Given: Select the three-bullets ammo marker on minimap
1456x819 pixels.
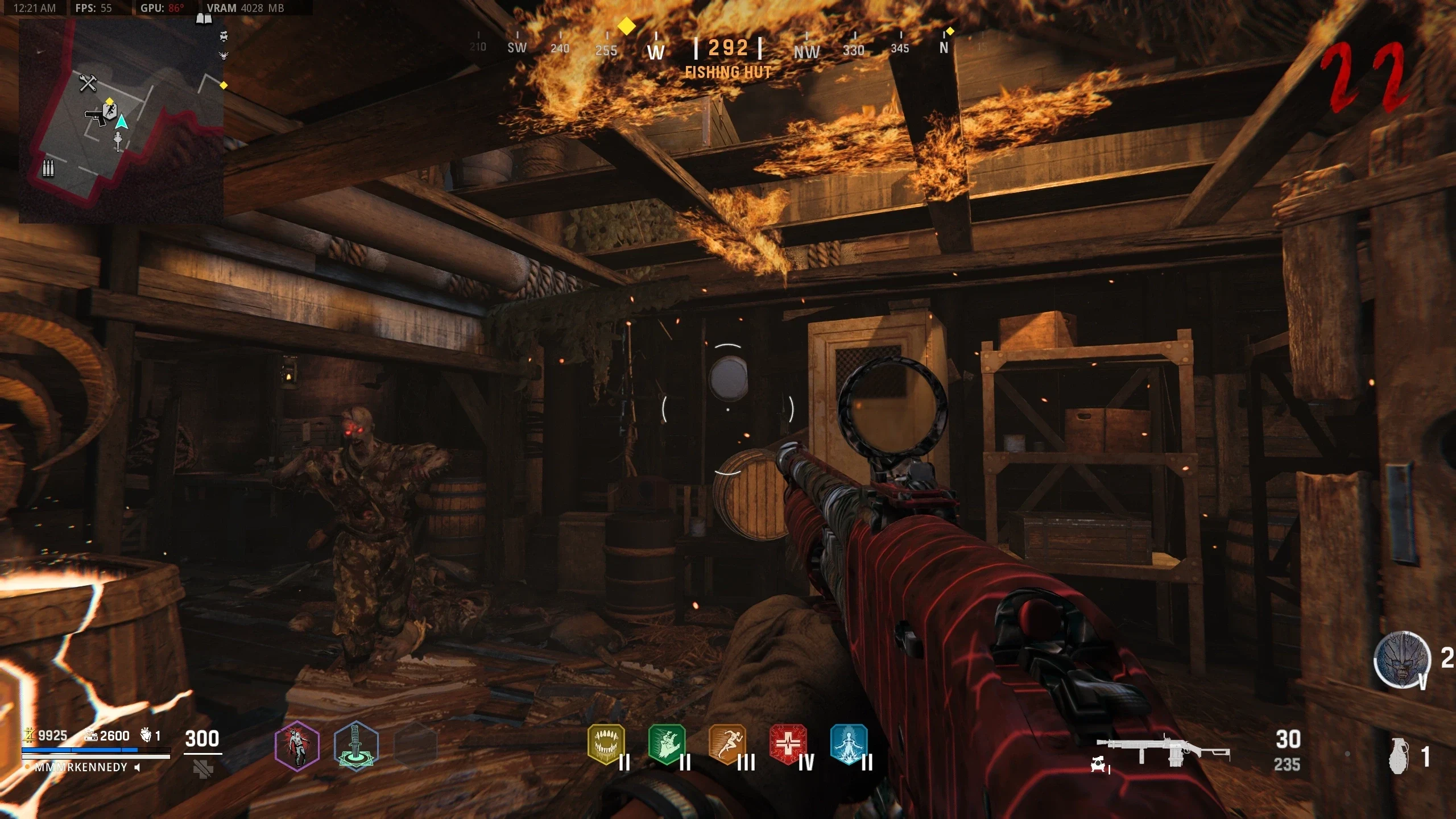Looking at the screenshot, I should click(48, 168).
